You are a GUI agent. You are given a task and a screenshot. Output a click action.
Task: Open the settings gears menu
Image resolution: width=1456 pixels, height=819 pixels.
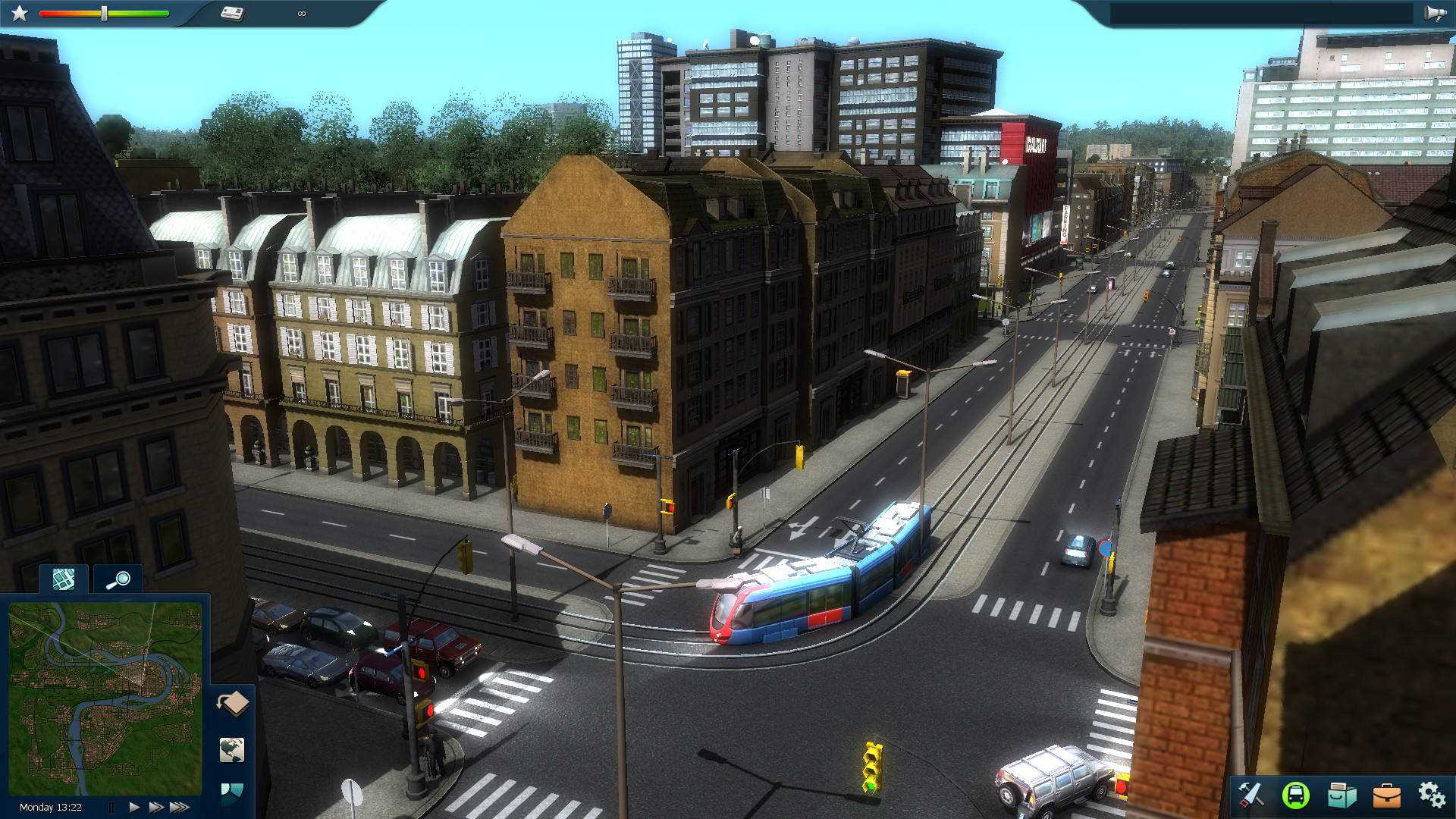click(x=1432, y=795)
